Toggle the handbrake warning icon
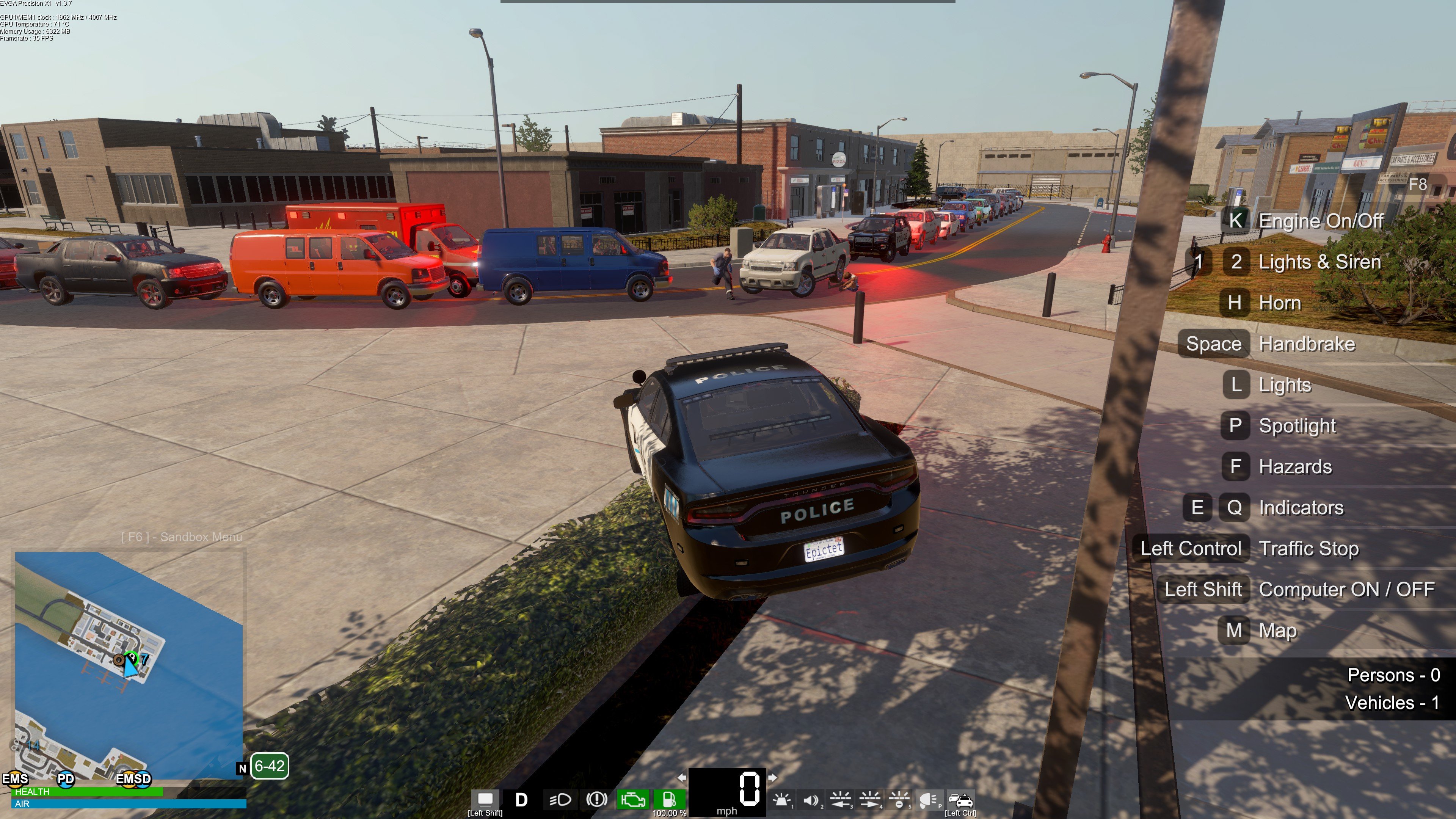1456x819 pixels. (x=596, y=800)
